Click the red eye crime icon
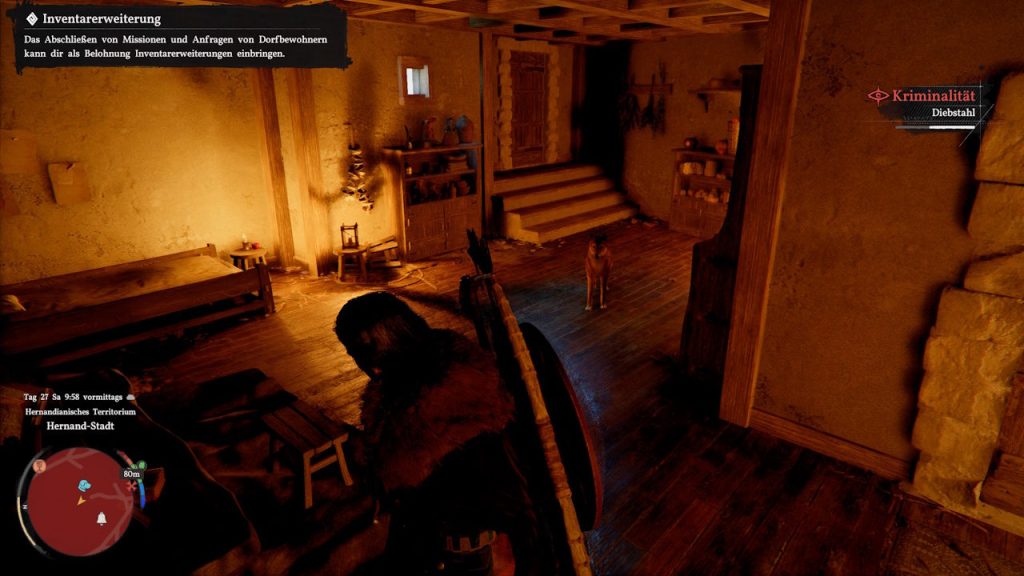 coord(878,96)
